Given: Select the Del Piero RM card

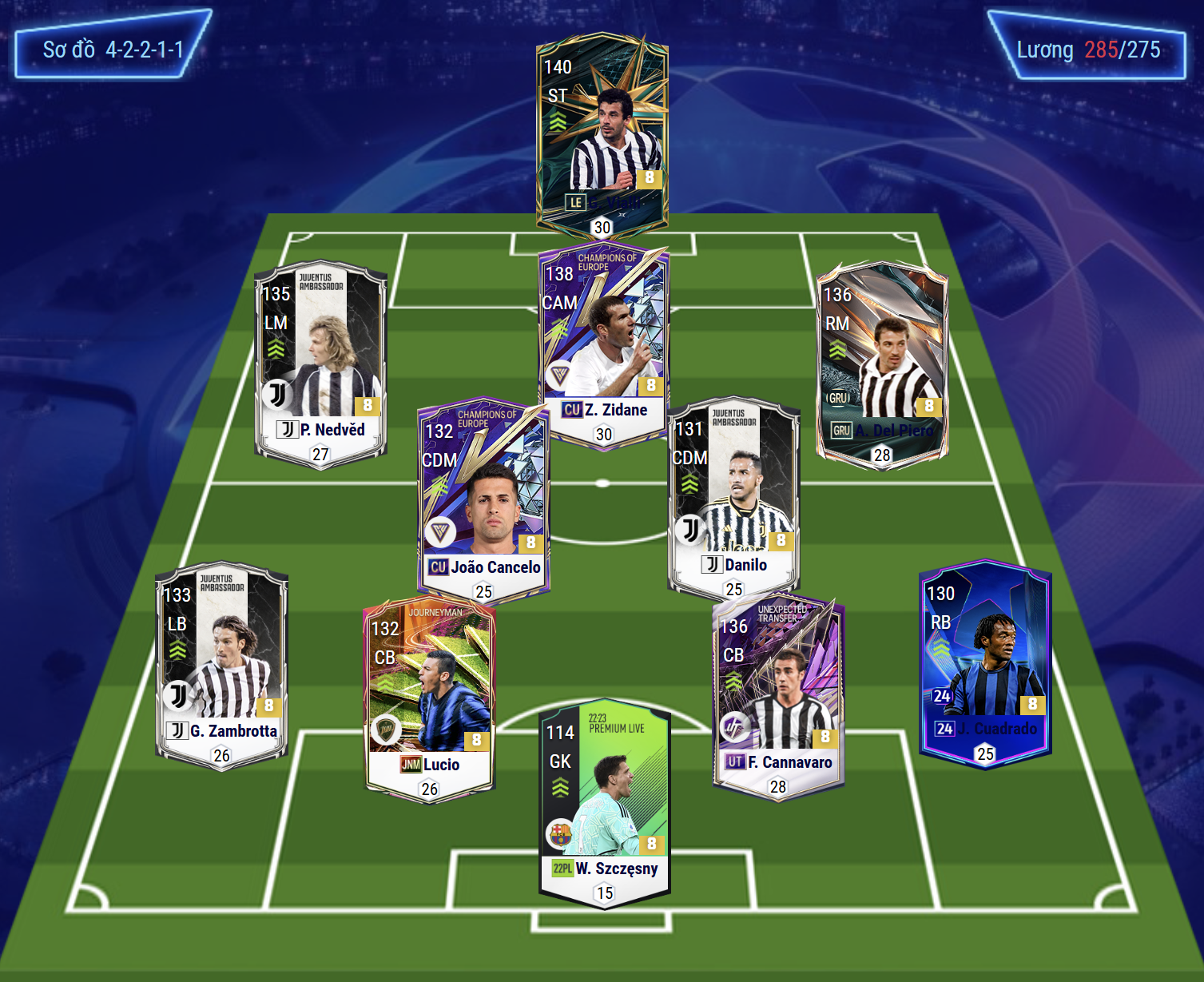Looking at the screenshot, I should (x=882, y=361).
